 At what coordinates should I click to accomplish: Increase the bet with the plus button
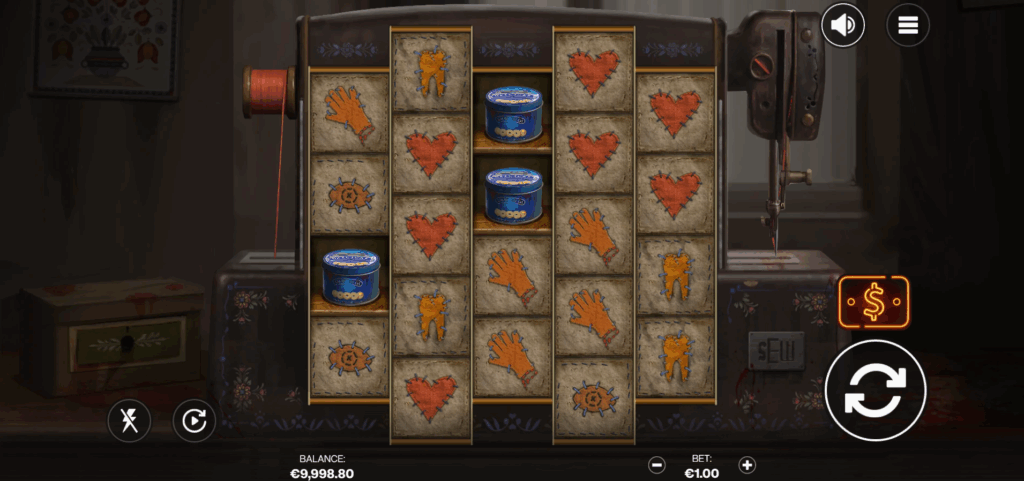click(x=746, y=464)
